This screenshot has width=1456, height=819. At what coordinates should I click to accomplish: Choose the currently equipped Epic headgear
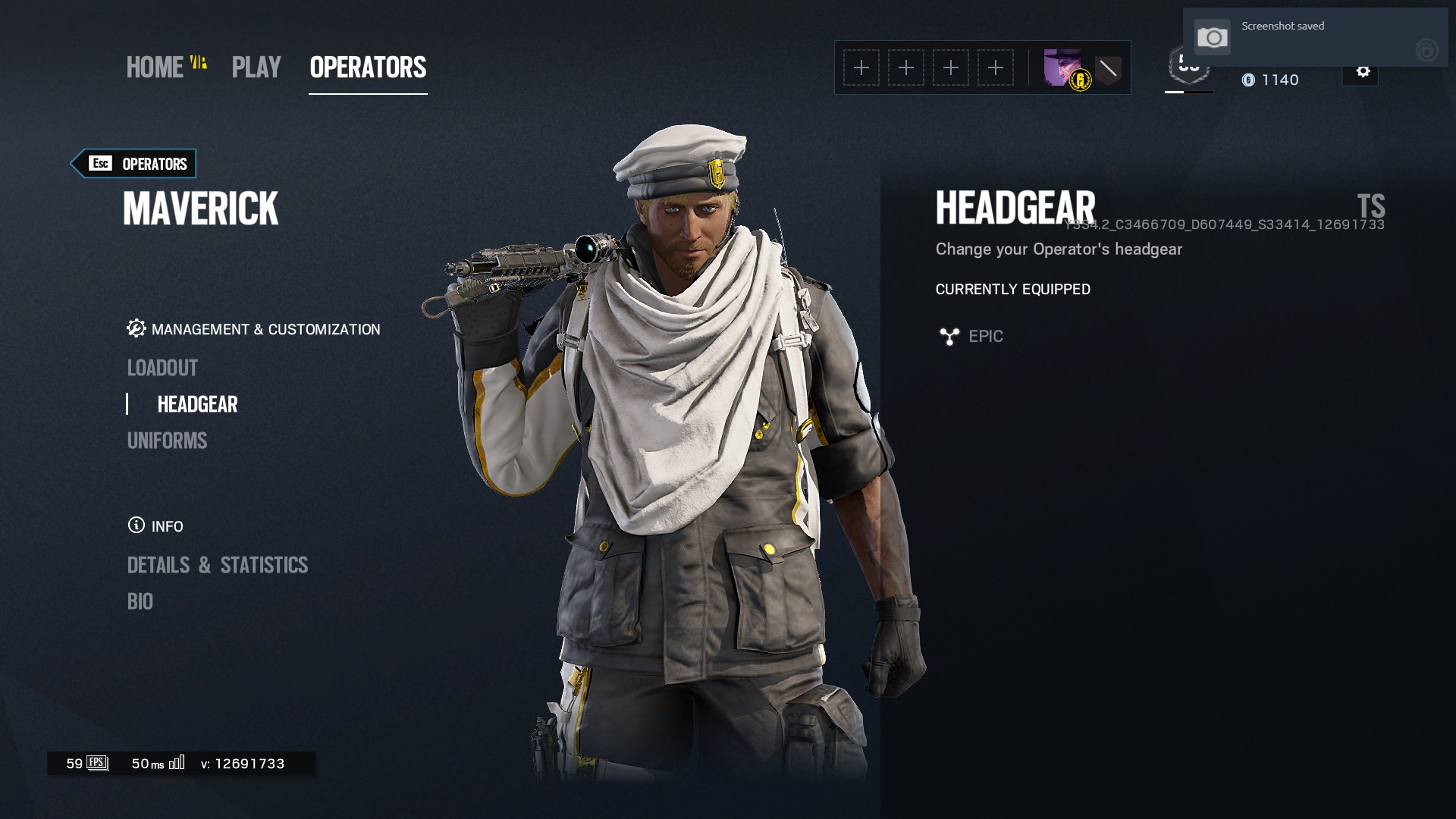pos(985,336)
